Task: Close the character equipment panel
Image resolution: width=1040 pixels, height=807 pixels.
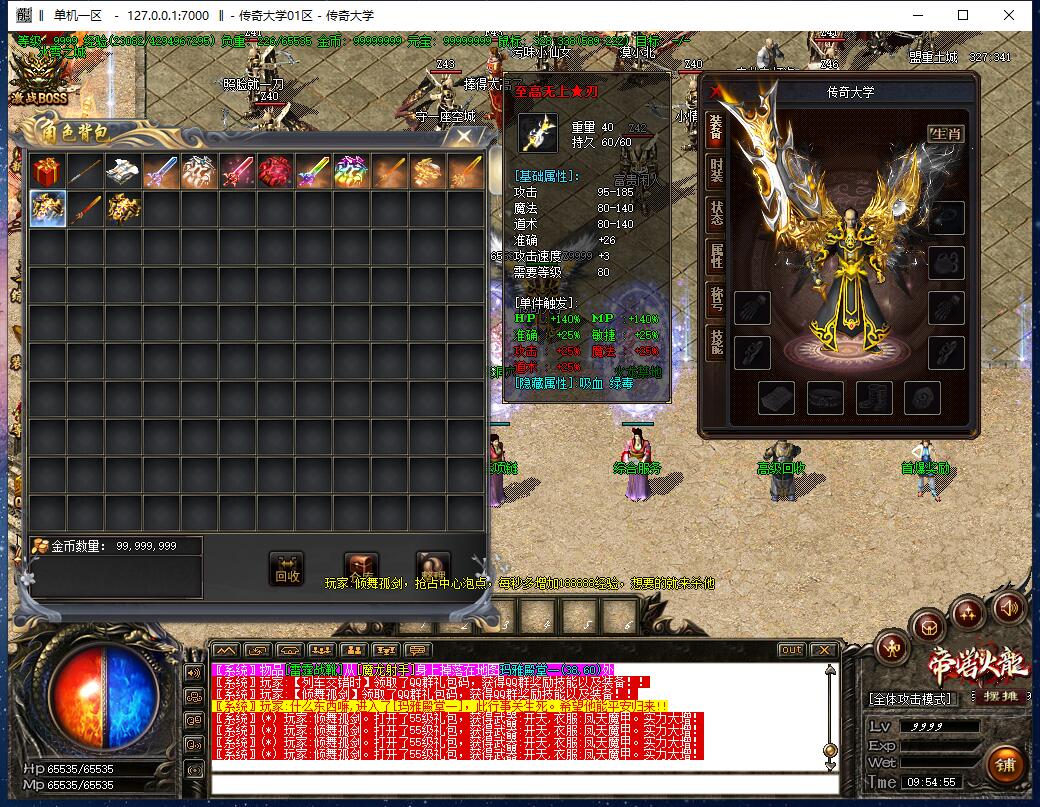Action: click(715, 91)
